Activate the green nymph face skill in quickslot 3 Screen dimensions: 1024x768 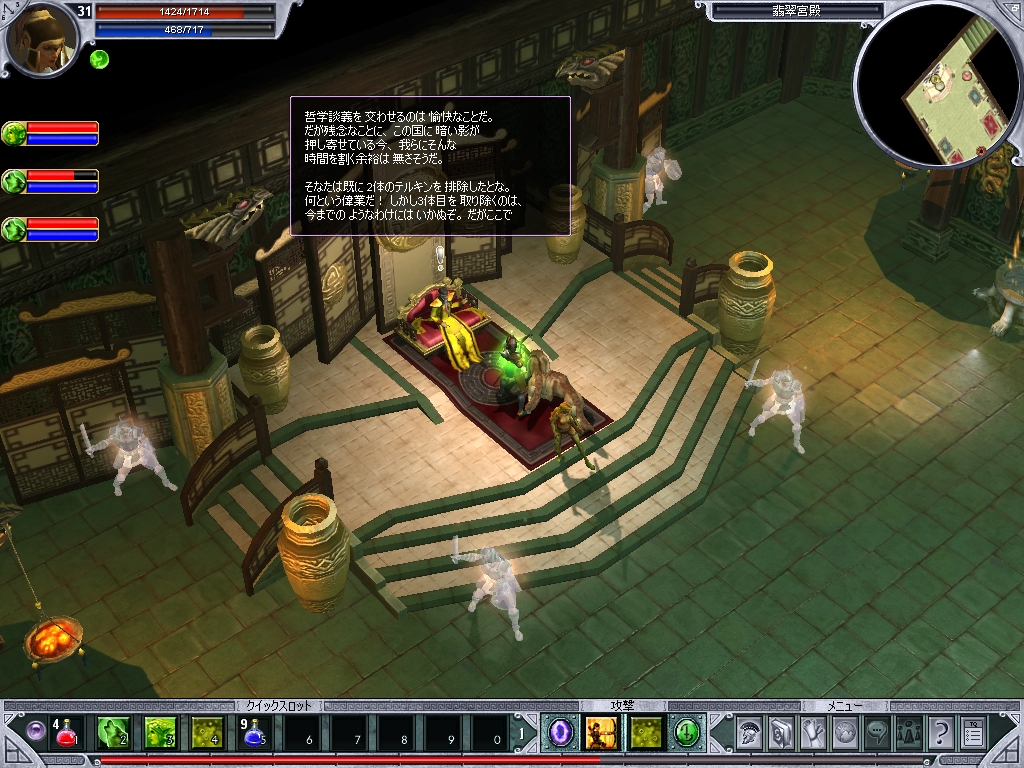point(160,734)
